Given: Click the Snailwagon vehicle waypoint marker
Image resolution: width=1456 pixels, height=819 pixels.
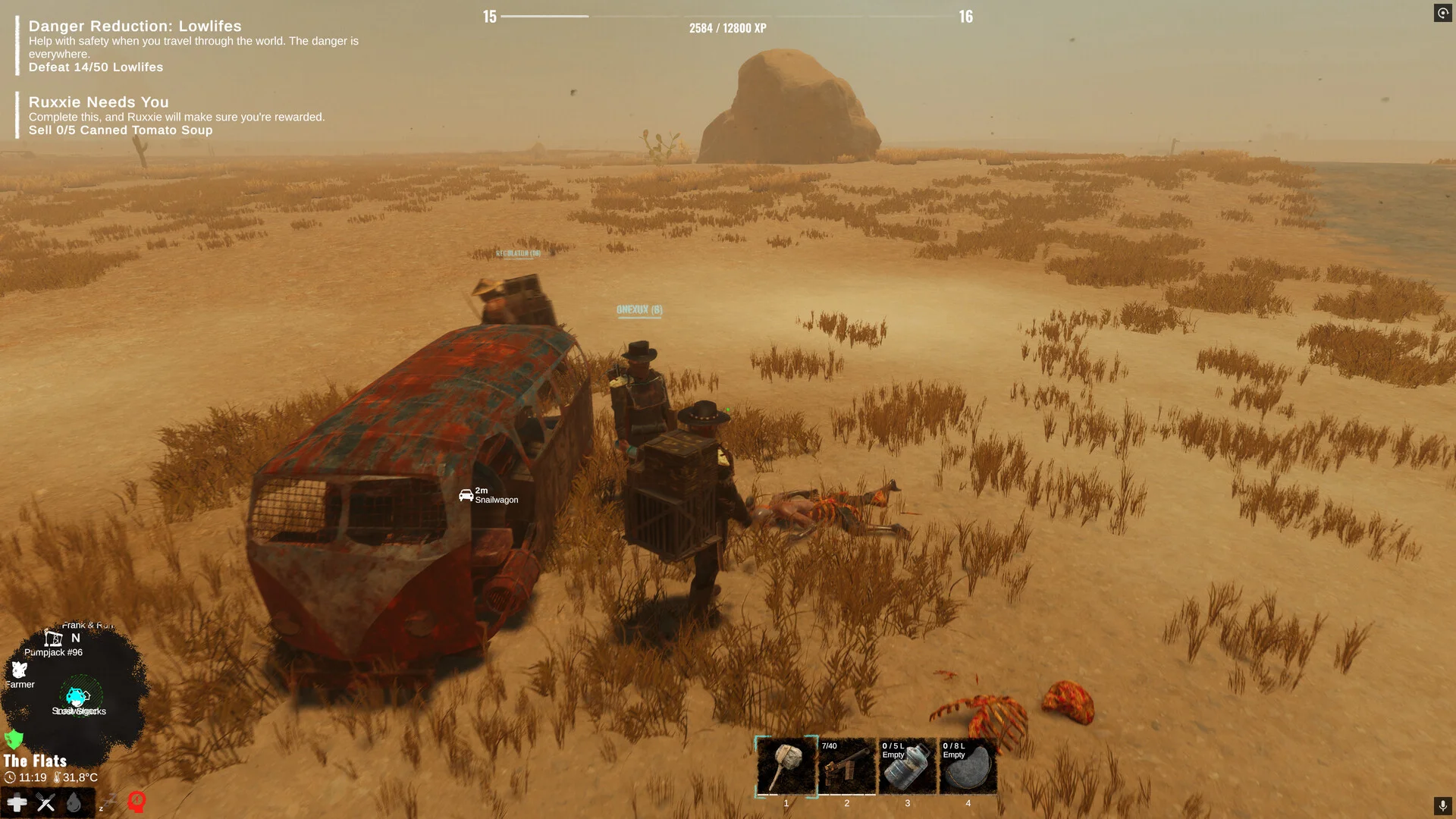Looking at the screenshot, I should pos(466,495).
